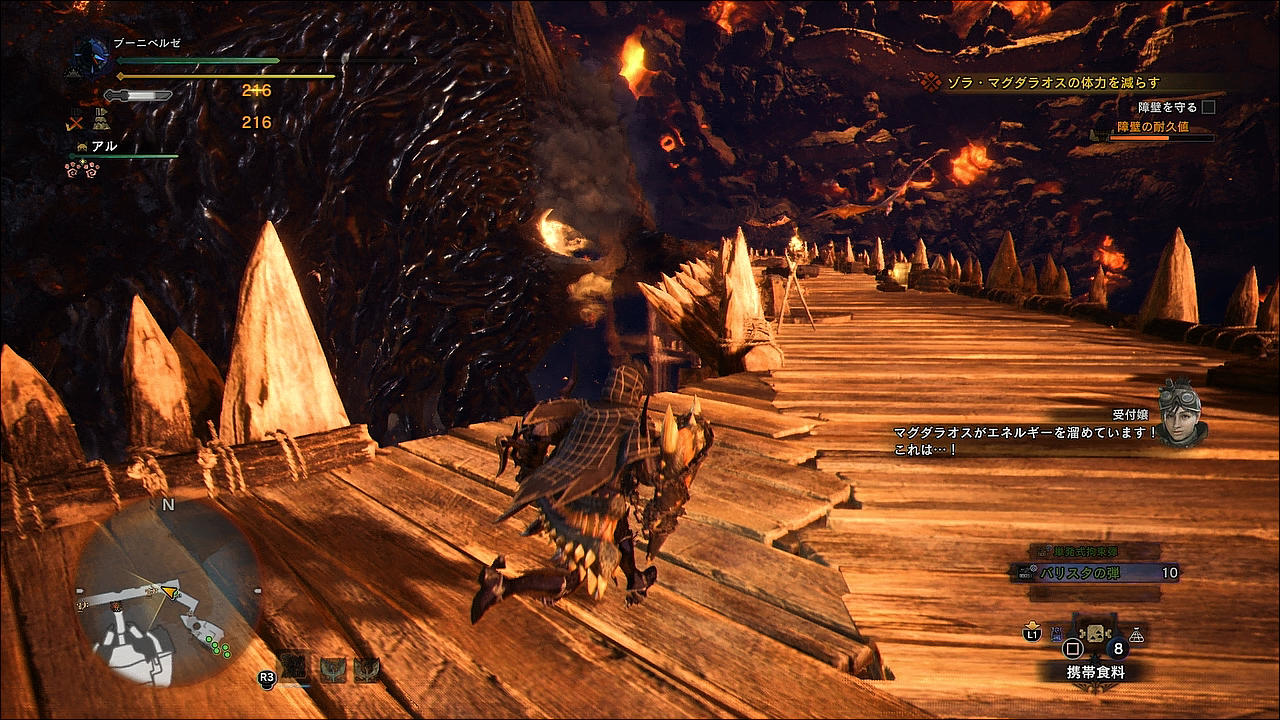Image resolution: width=1280 pixels, height=720 pixels.
Task: Choose the バリスタの弾 ammo entry
Action: (x=1095, y=573)
